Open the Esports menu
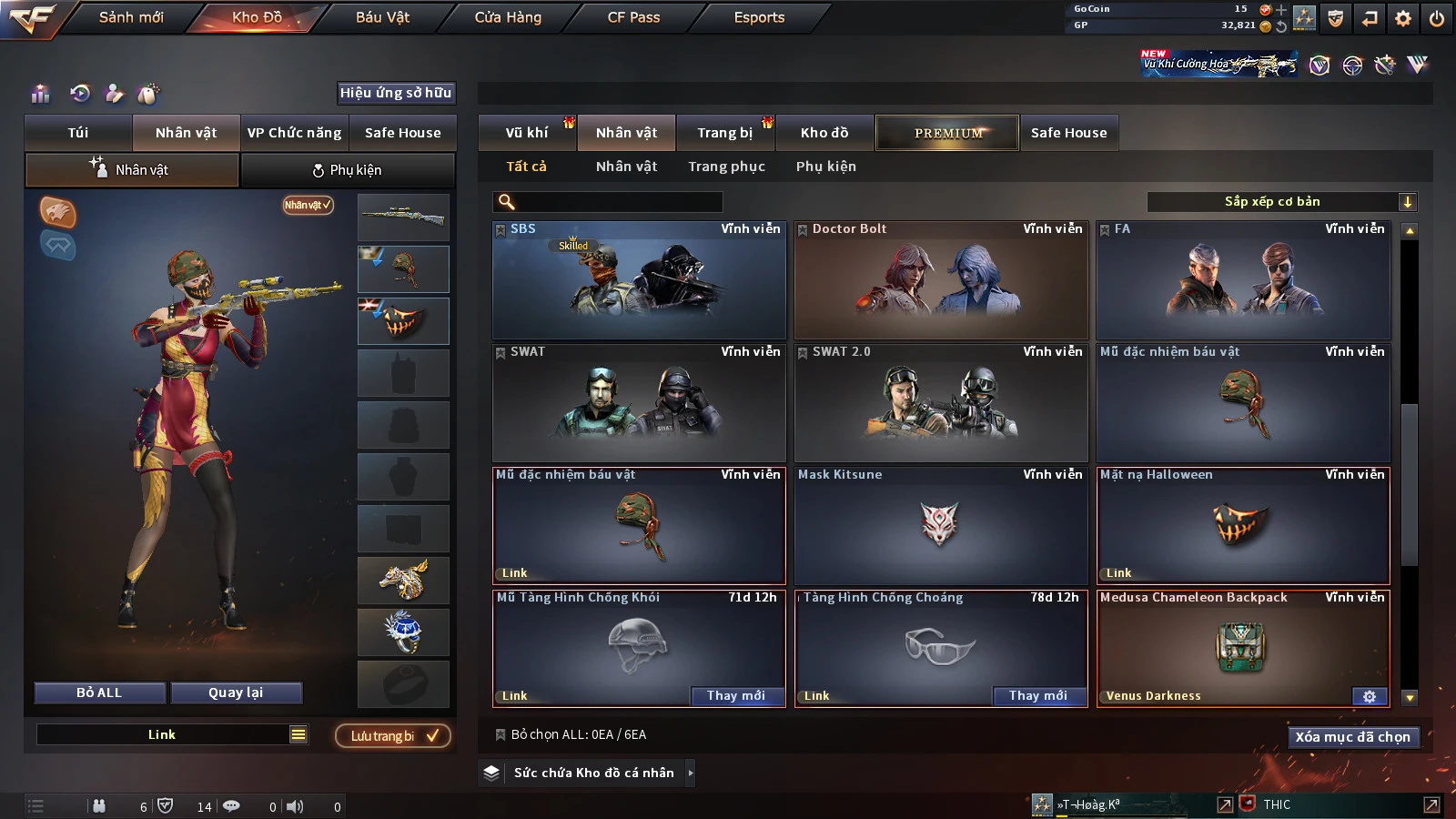This screenshot has width=1456, height=819. [x=759, y=17]
